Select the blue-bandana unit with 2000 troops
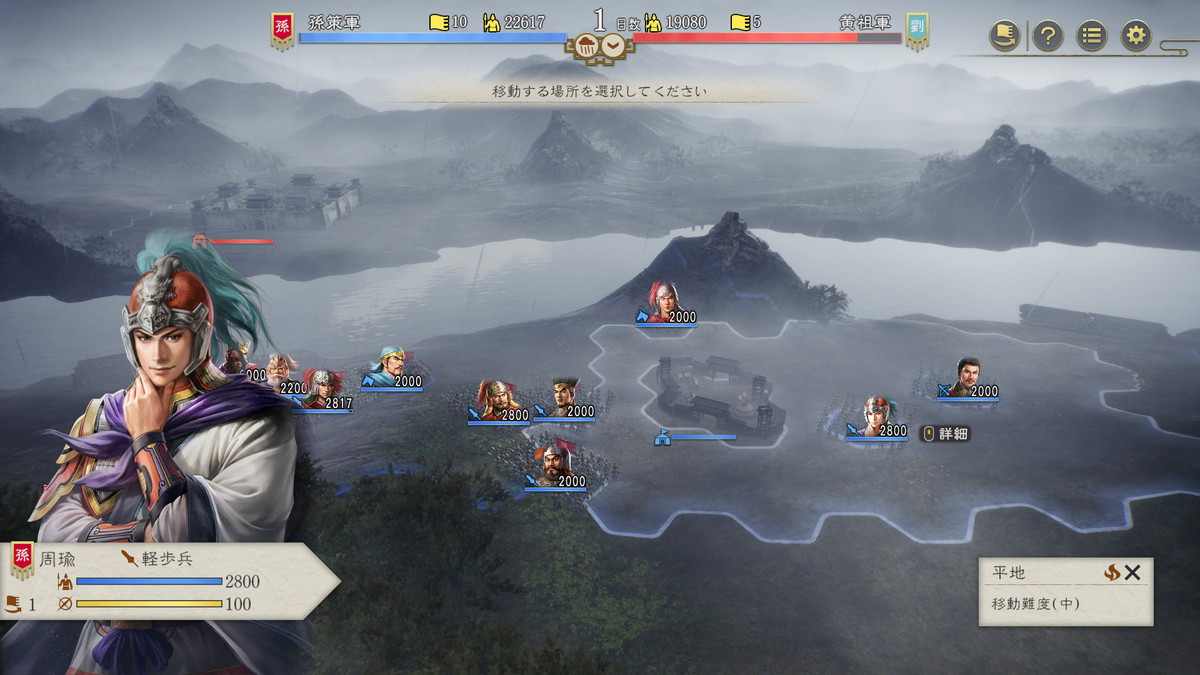This screenshot has height=675, width=1200. pyautogui.click(x=388, y=365)
